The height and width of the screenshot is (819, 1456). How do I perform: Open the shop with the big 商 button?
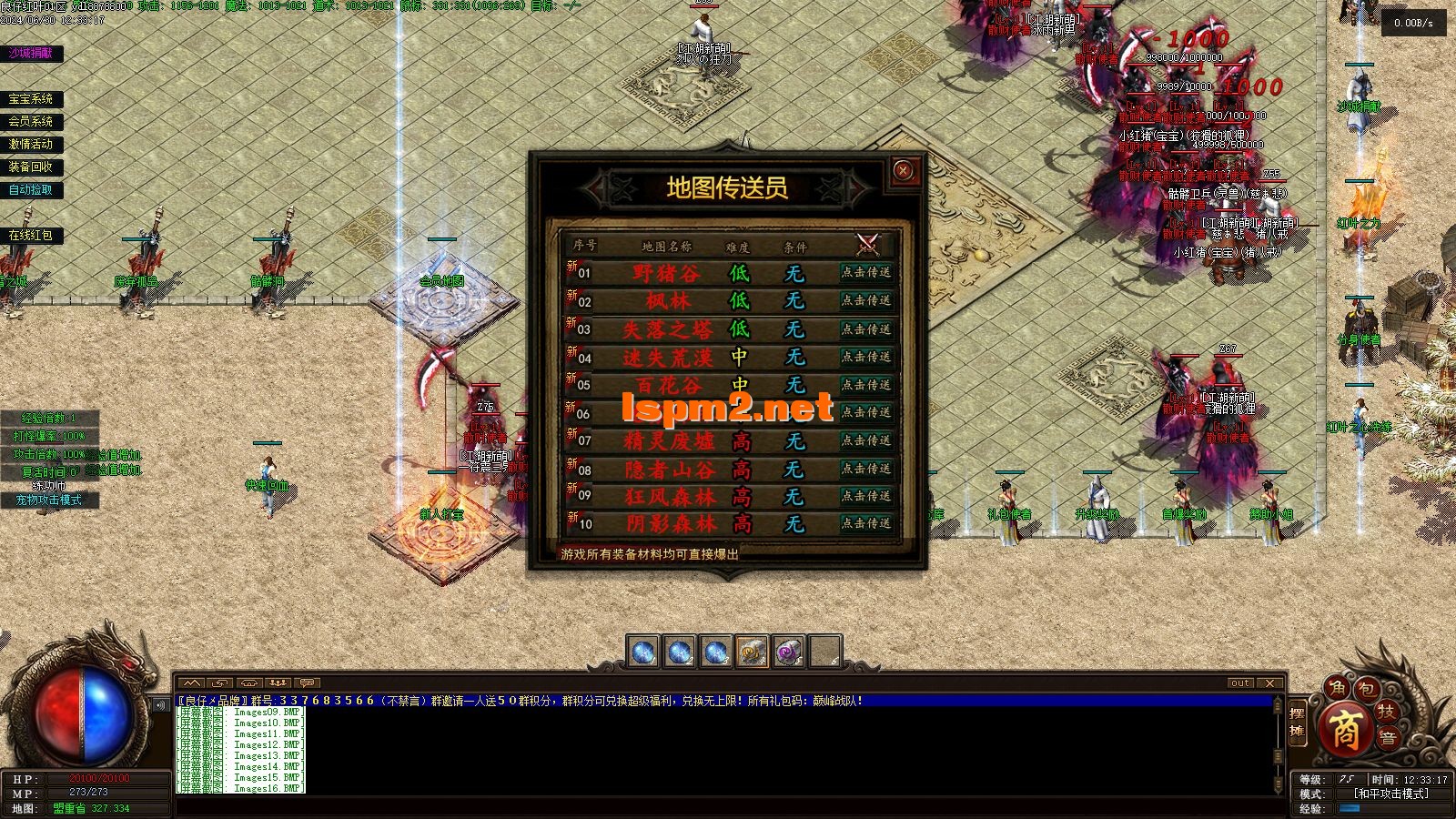click(1347, 729)
